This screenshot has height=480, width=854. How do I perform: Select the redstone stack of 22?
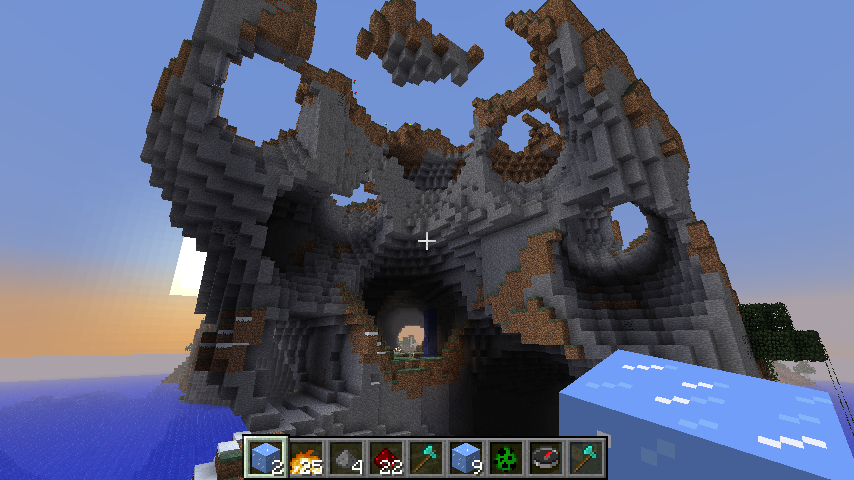coord(387,458)
